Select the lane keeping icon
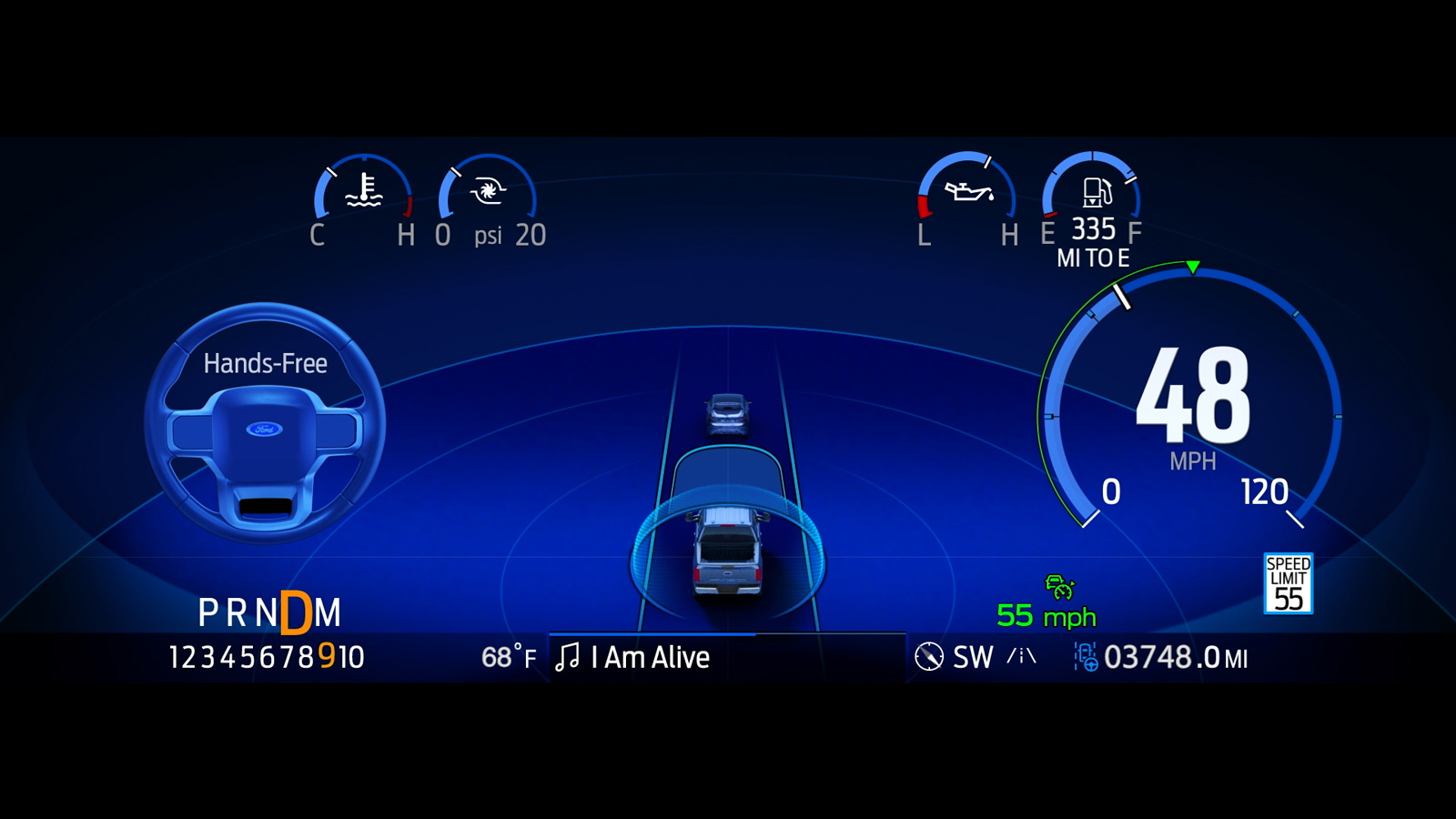The width and height of the screenshot is (1456, 819). 1021,656
